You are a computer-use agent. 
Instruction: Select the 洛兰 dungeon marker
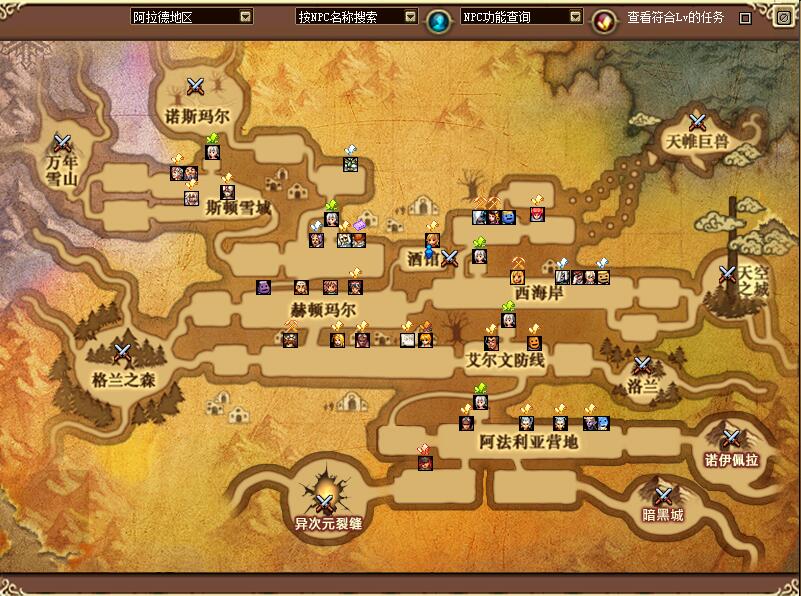642,366
